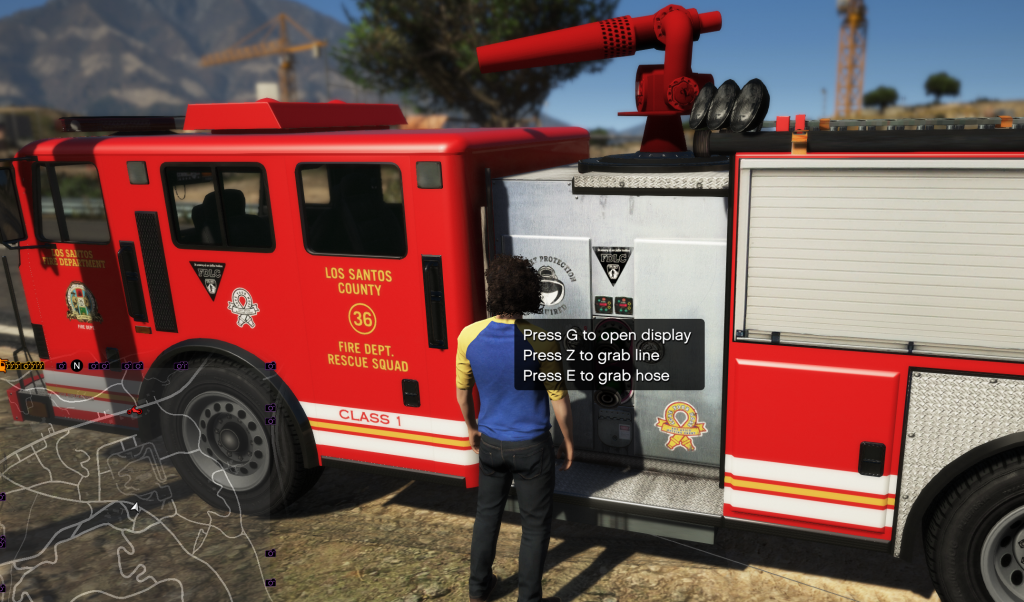Select the white player arrow on minimap
1024x602 pixels.
135,508
